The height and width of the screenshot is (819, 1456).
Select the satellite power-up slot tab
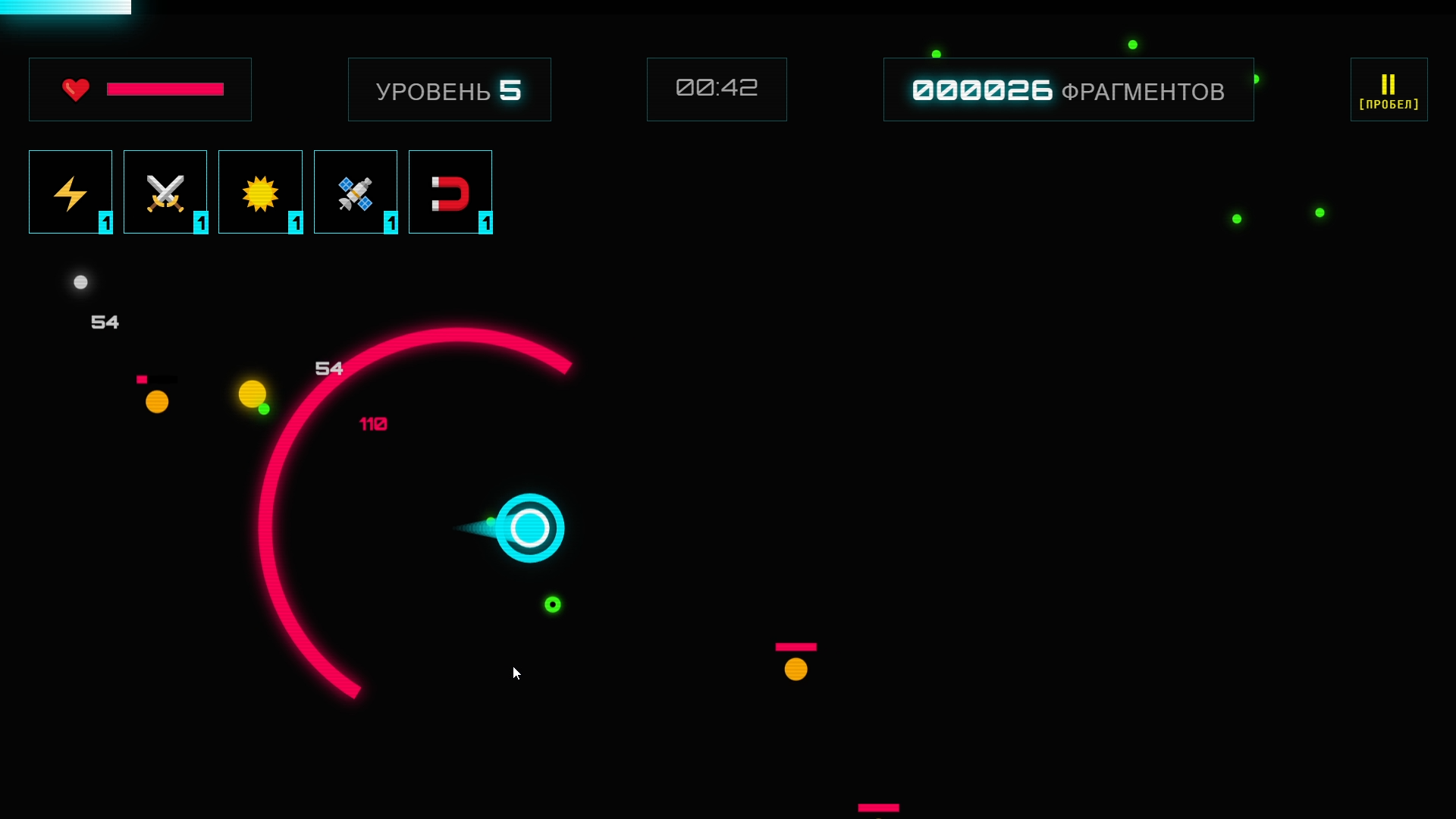click(x=355, y=191)
